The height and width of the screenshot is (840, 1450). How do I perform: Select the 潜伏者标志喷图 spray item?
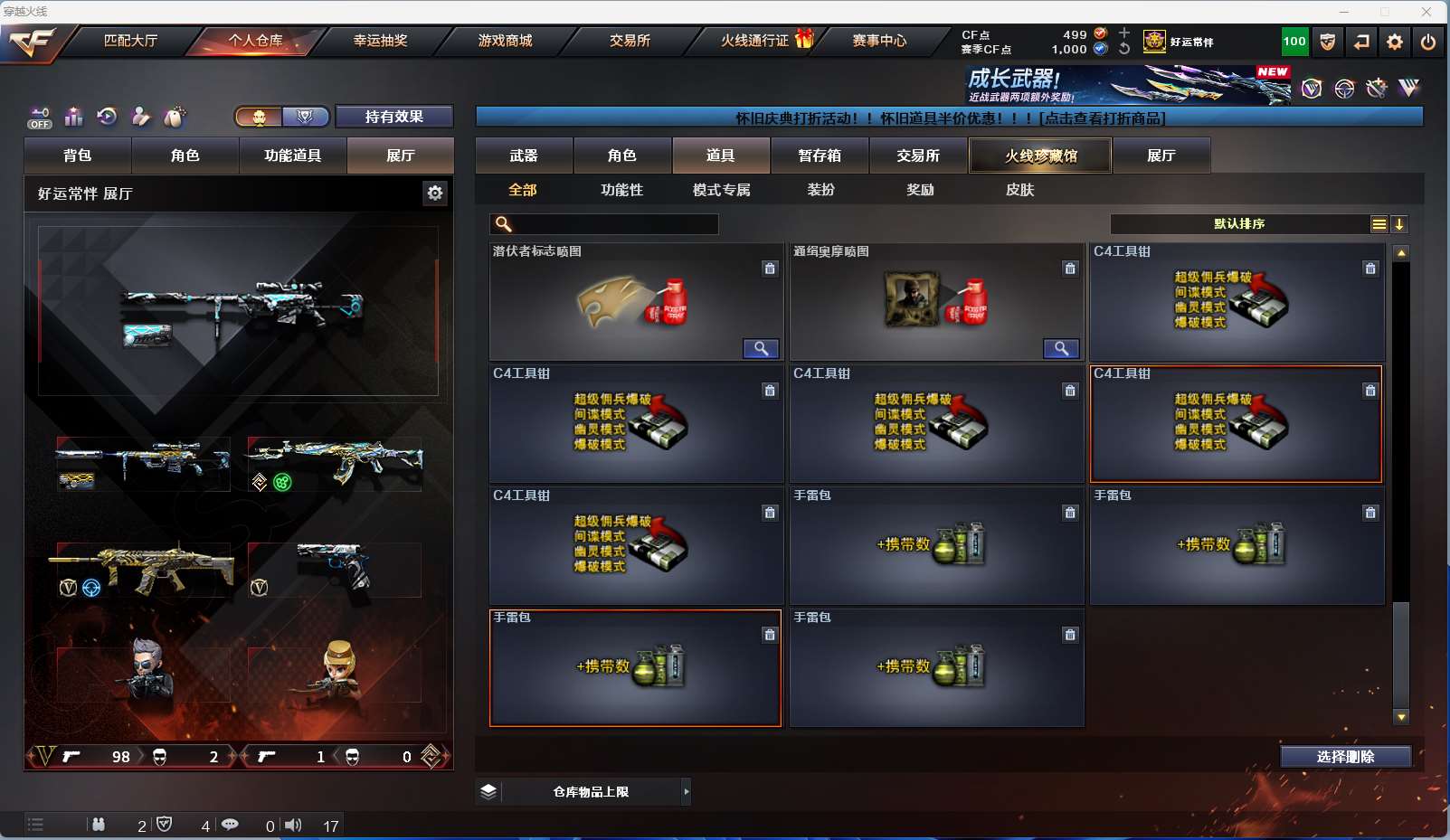pyautogui.click(x=636, y=302)
